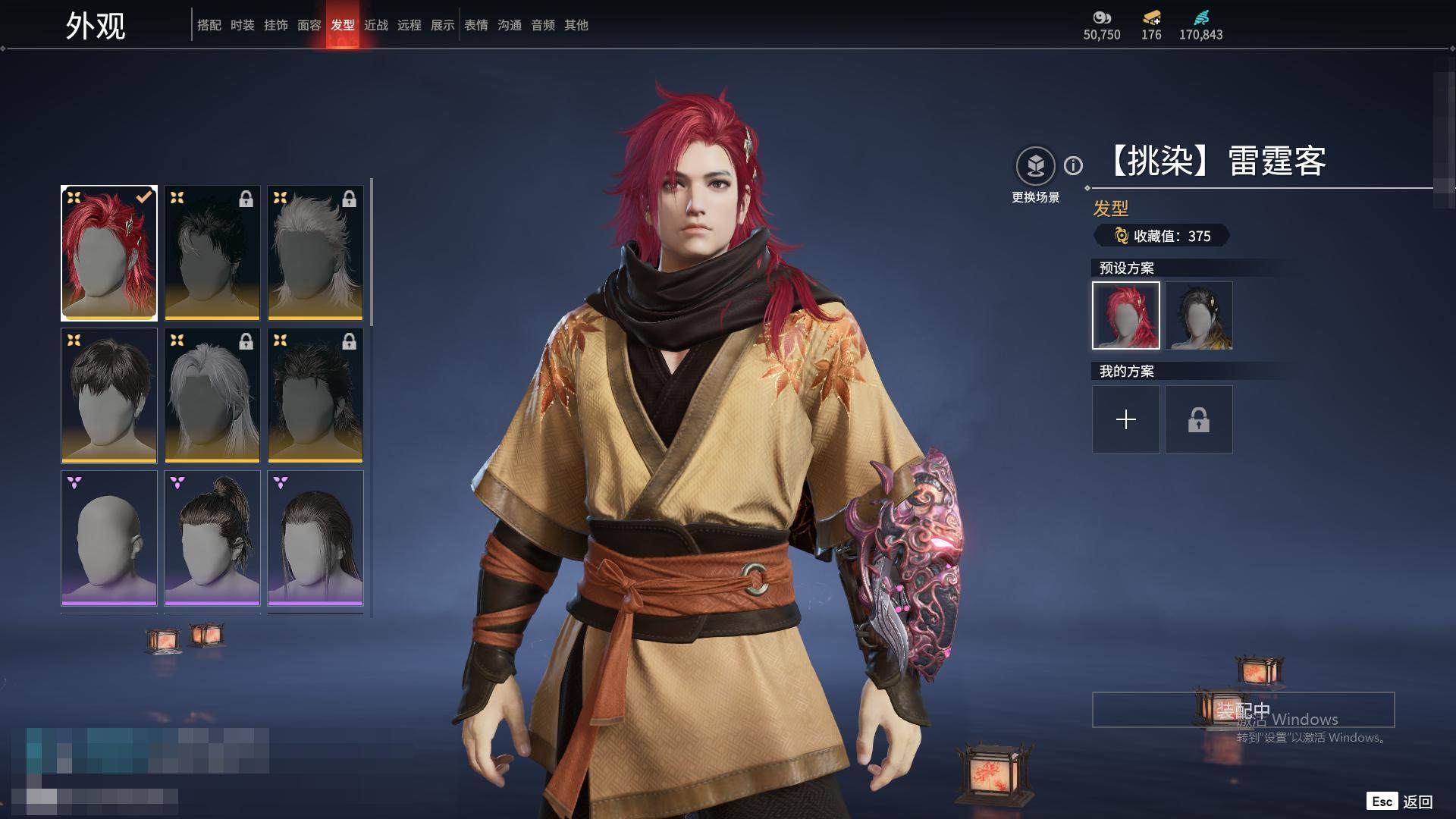Click the 装配中 equip button
This screenshot has width=1456, height=819.
coord(1243,710)
